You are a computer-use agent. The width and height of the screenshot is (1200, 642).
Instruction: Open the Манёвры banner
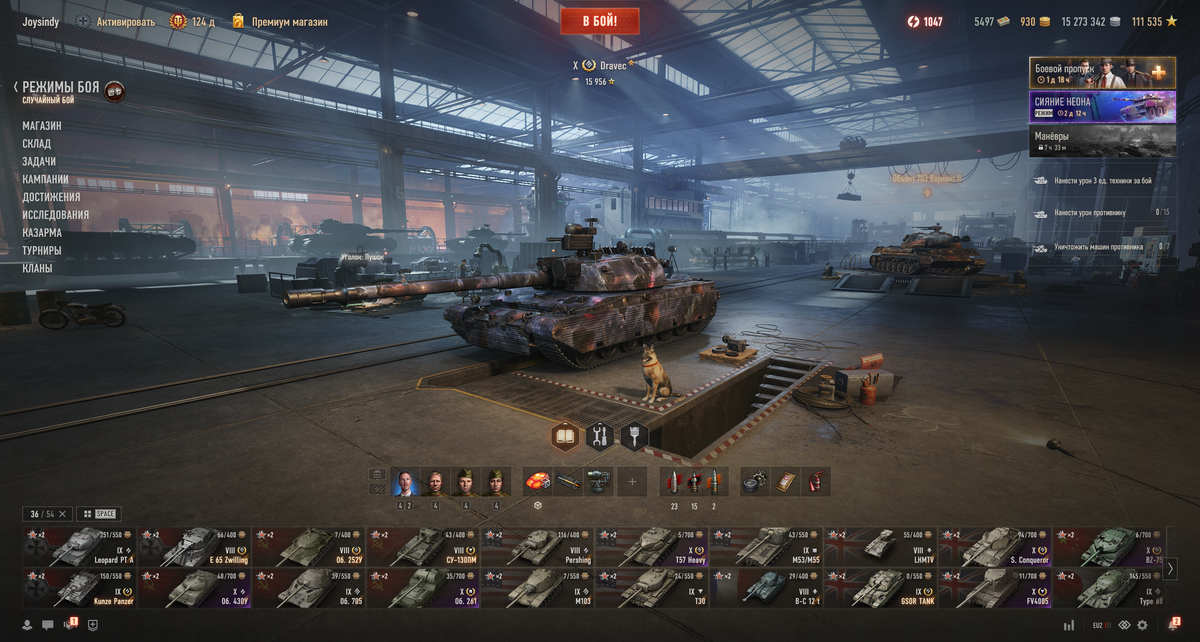point(1102,141)
